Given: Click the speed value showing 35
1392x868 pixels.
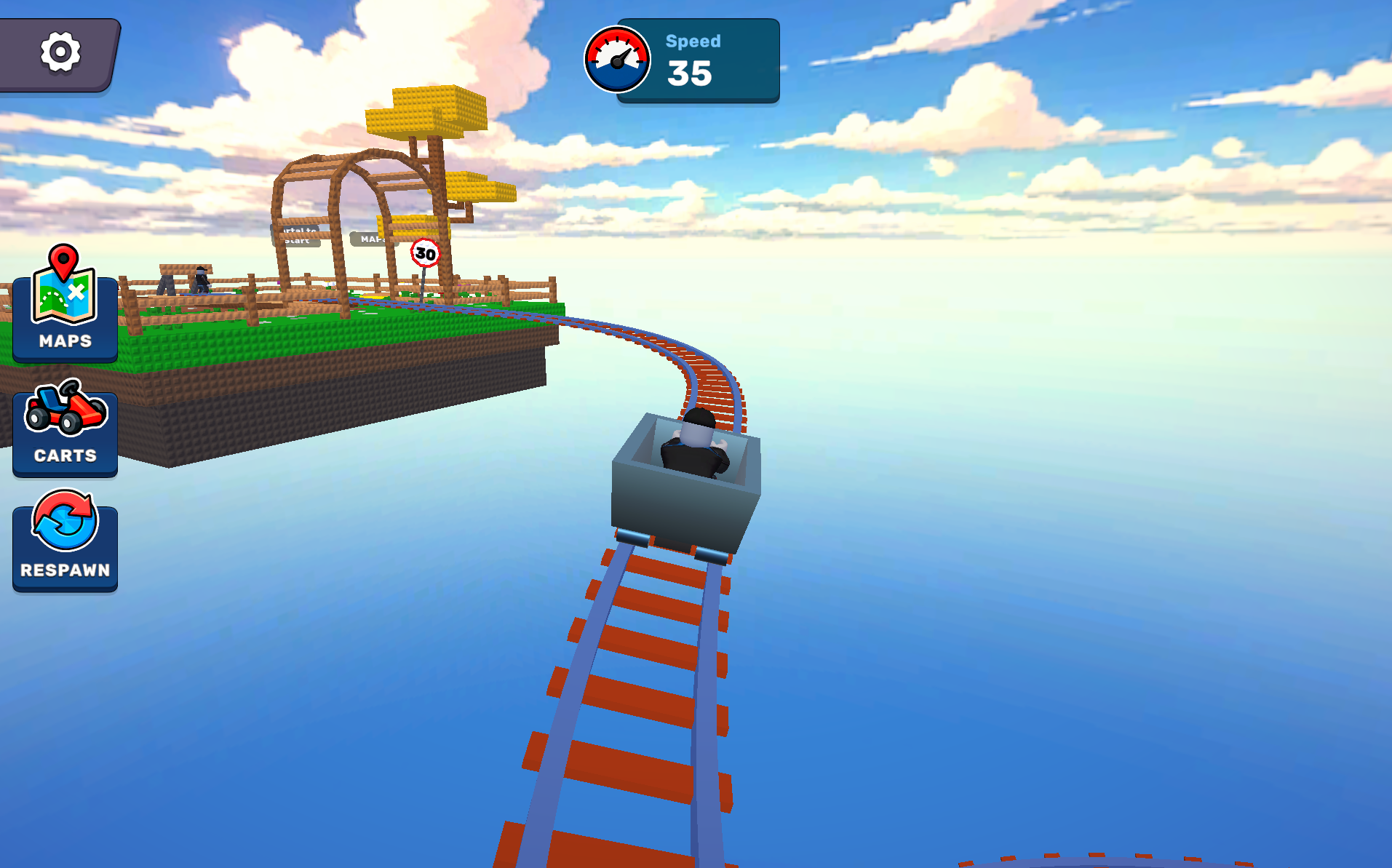Looking at the screenshot, I should click(x=691, y=73).
